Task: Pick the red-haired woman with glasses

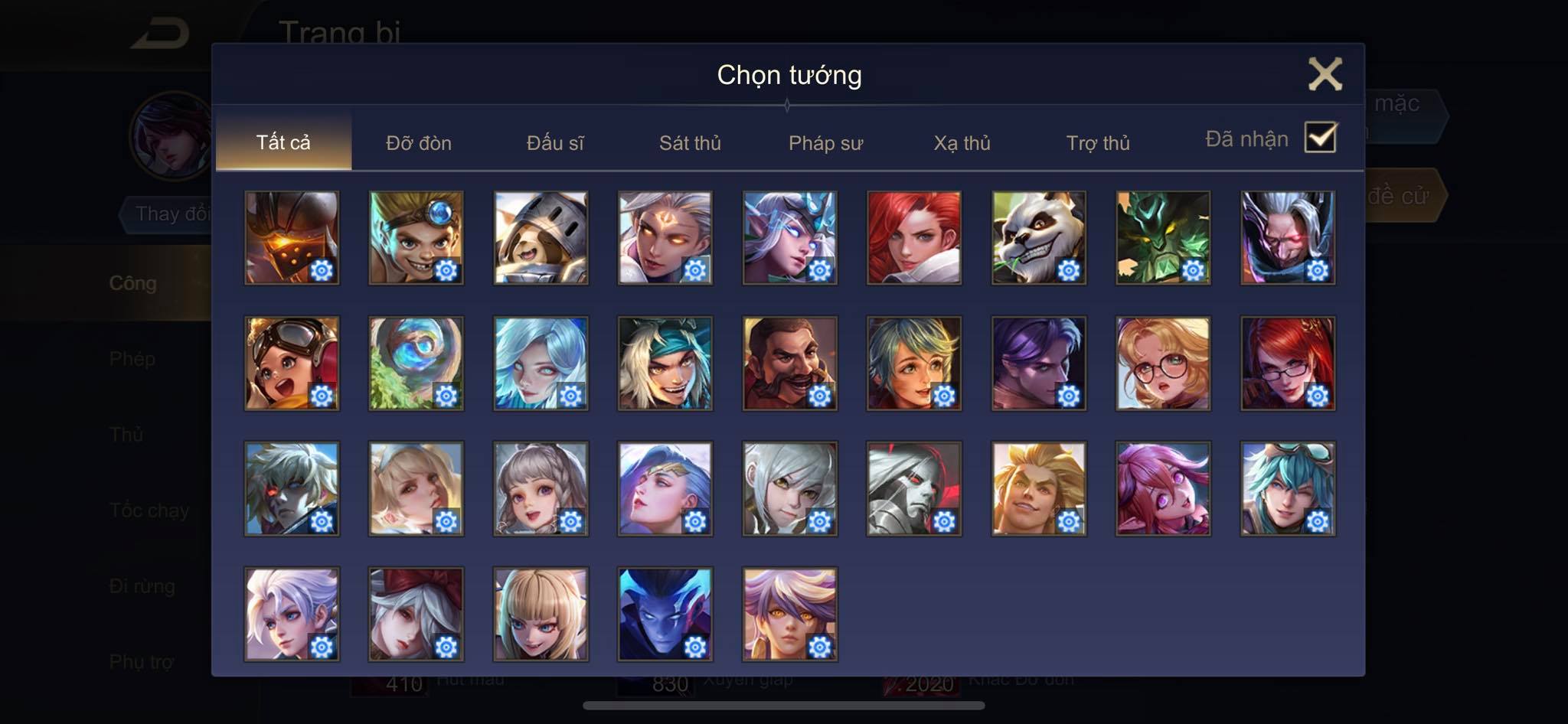Action: click(1288, 364)
